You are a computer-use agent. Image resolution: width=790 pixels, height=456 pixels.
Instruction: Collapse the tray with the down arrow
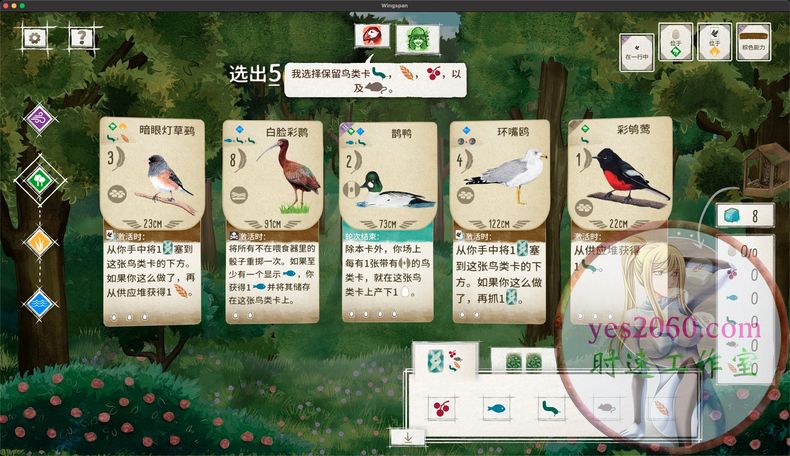tap(408, 436)
